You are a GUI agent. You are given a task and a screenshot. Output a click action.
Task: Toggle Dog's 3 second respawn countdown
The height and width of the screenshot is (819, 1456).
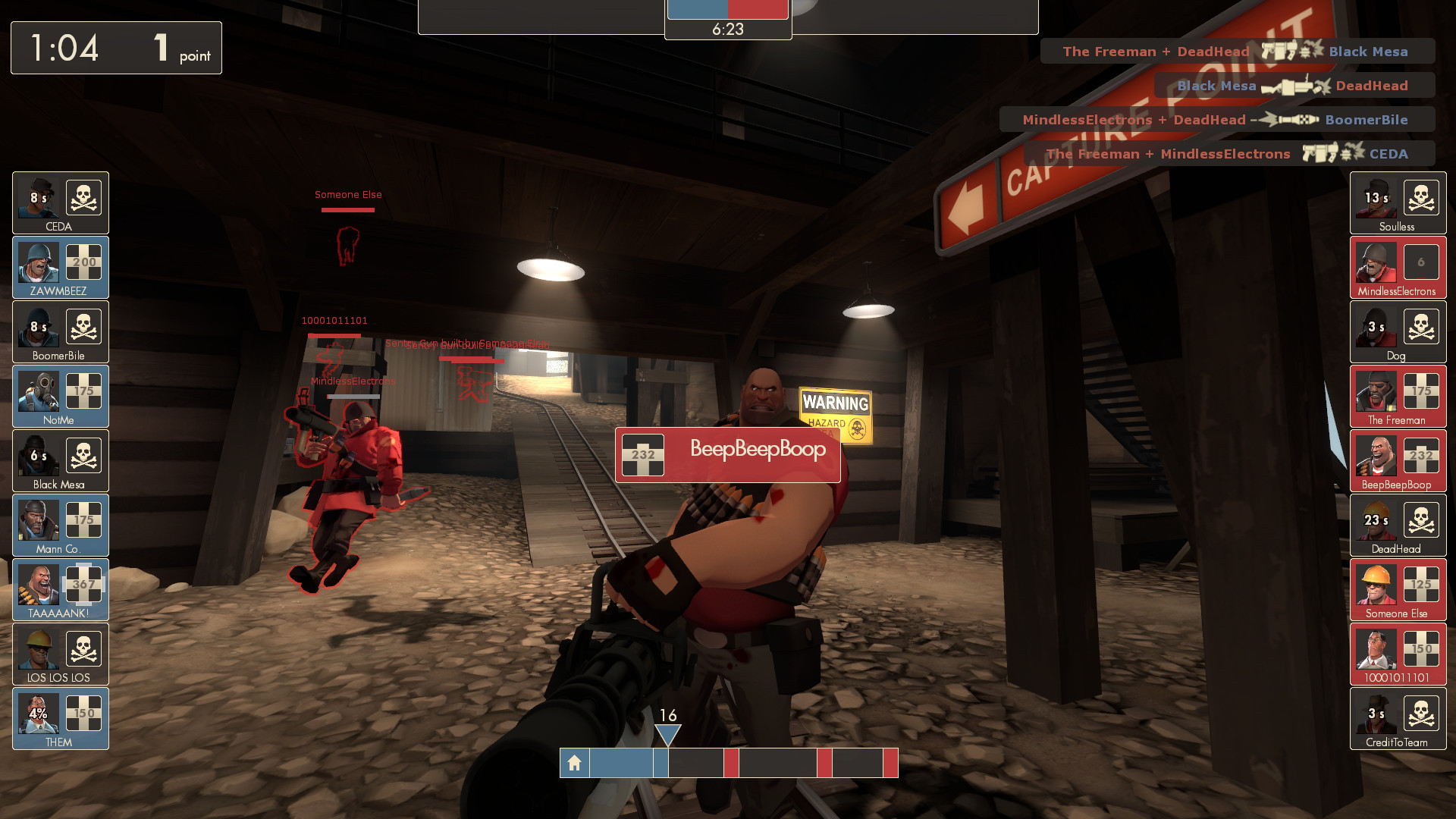pyautogui.click(x=1376, y=326)
